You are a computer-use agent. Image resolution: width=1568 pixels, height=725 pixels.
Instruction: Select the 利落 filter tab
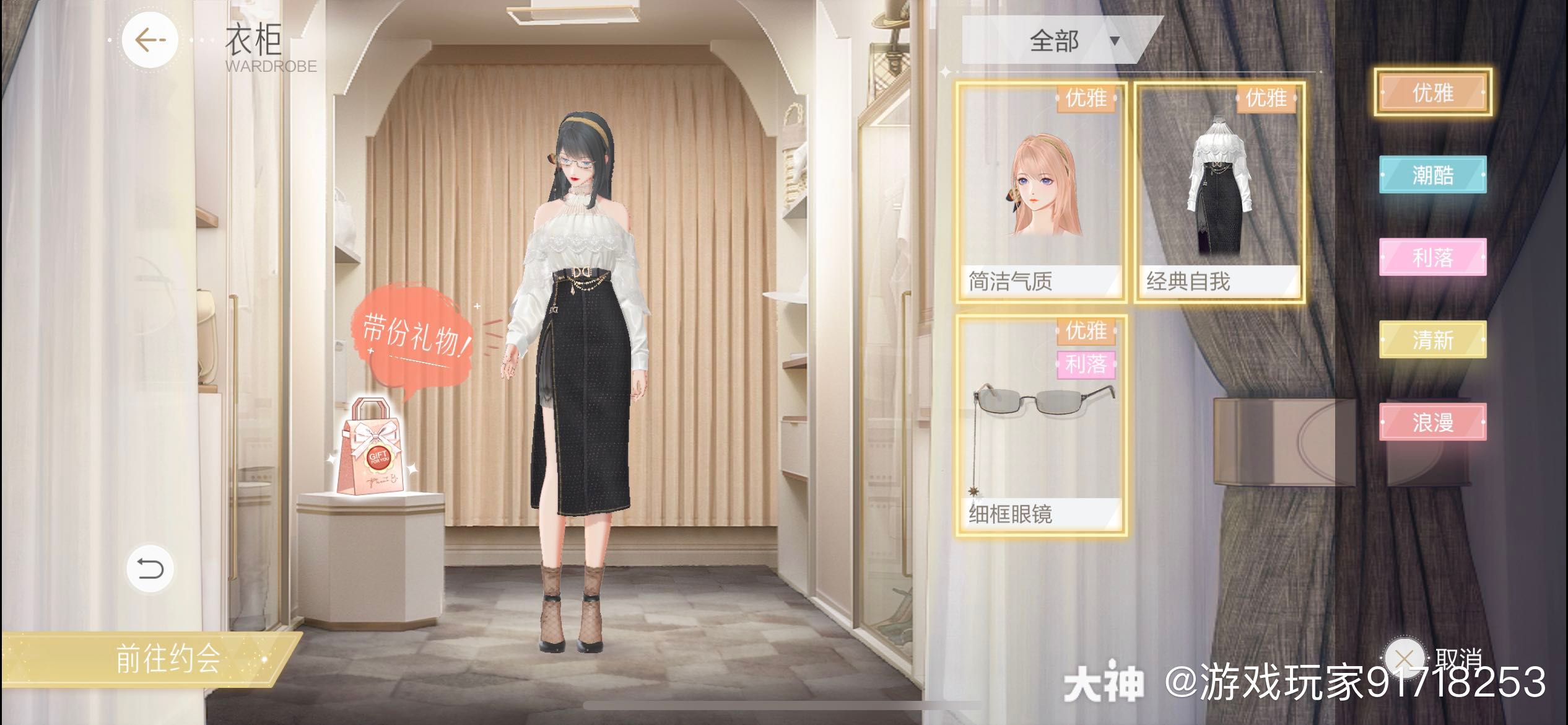(x=1434, y=259)
